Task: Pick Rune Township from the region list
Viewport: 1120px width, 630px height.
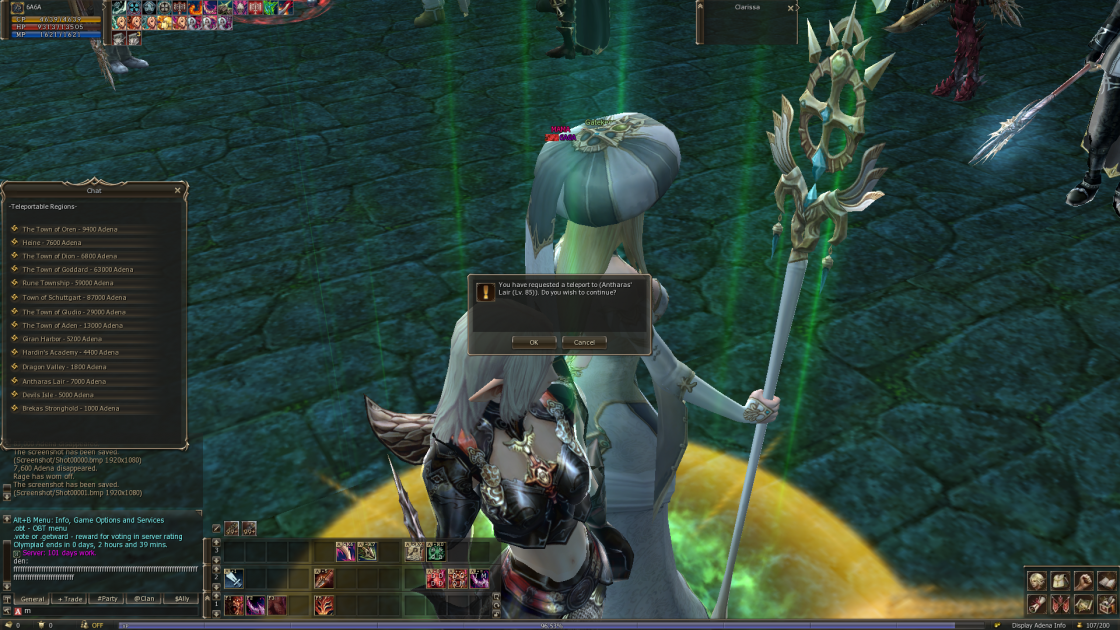Action: point(60,283)
